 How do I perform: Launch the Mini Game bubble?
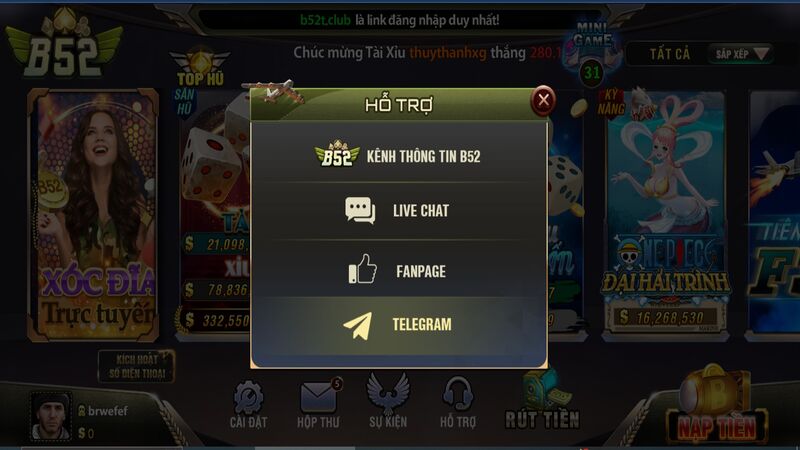[x=592, y=52]
